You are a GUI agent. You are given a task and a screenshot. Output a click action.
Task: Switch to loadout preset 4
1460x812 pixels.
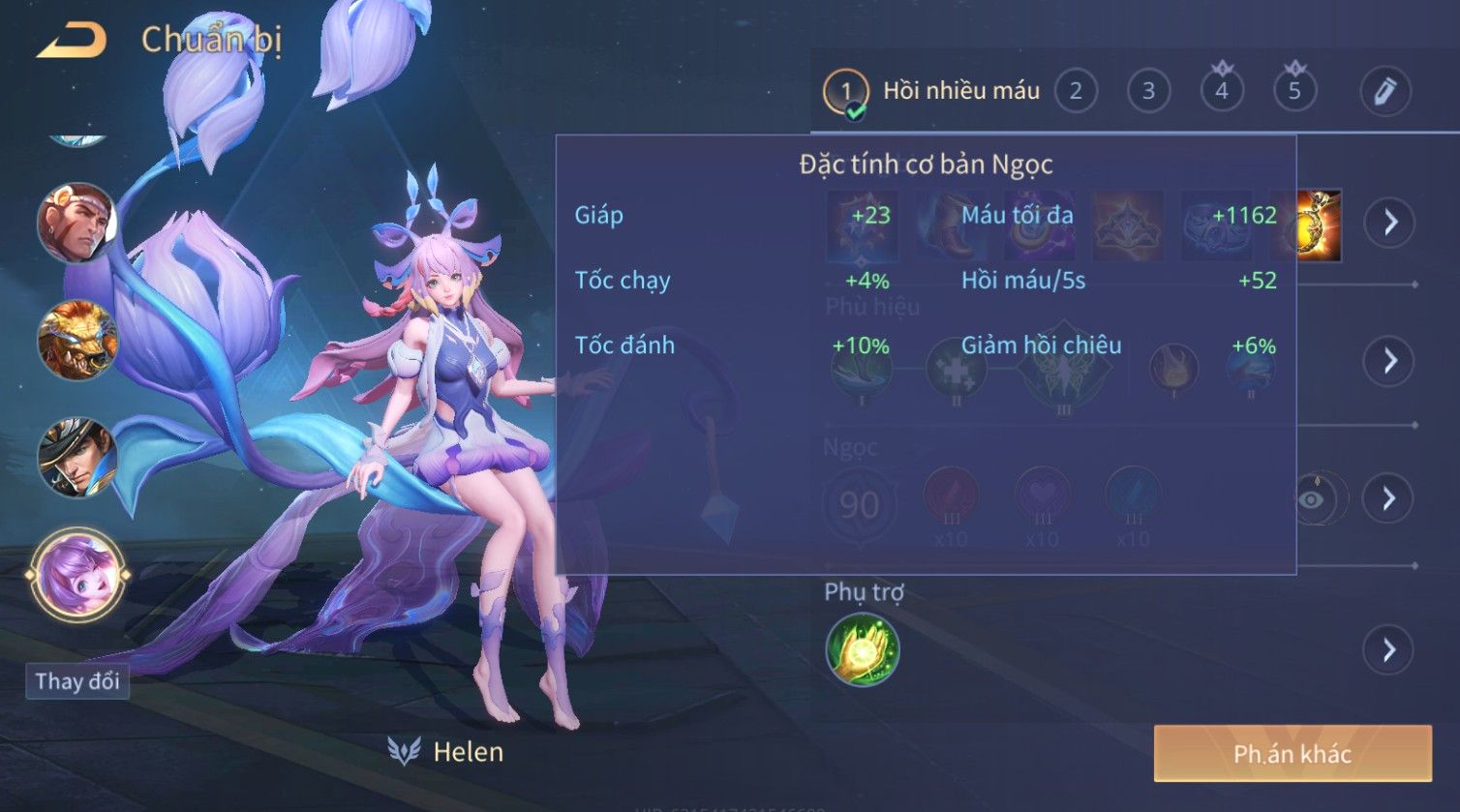1222,92
